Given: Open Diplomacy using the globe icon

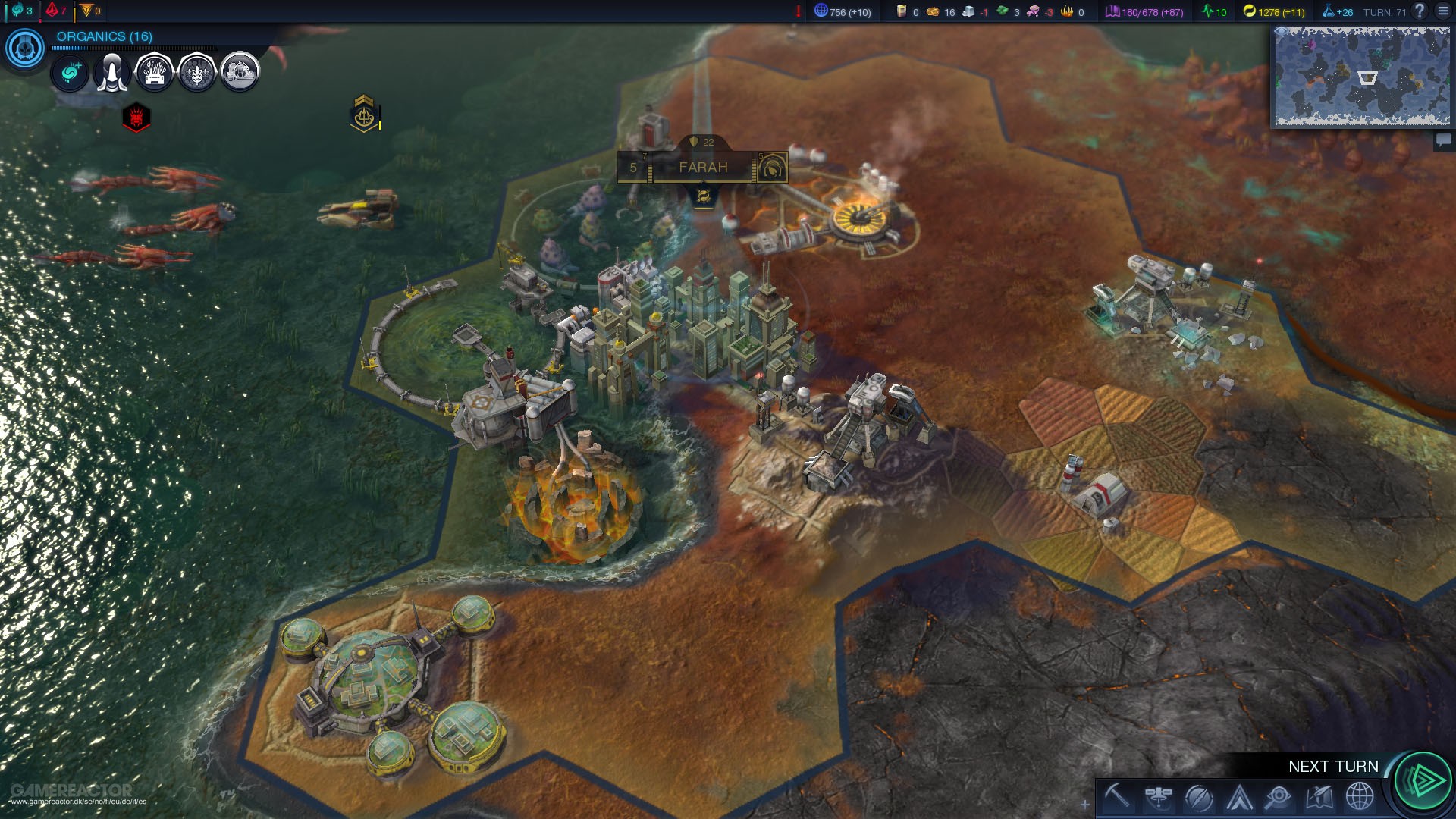Looking at the screenshot, I should pyautogui.click(x=1360, y=797).
